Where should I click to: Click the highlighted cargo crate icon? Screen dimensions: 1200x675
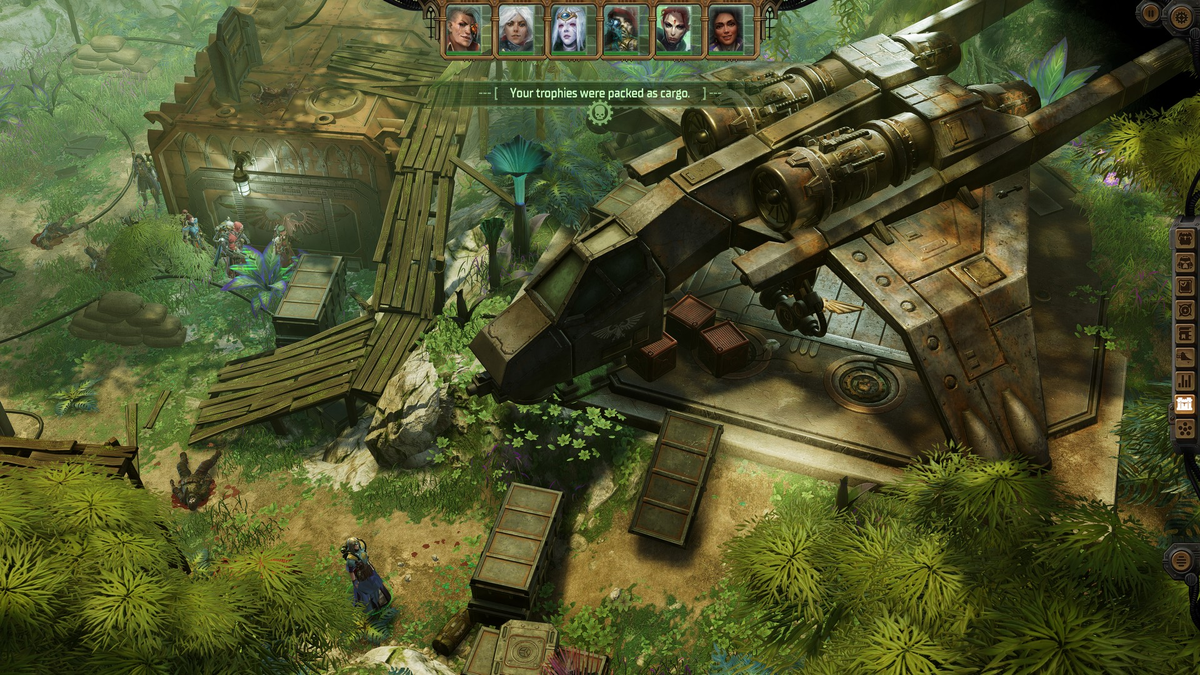click(1185, 405)
